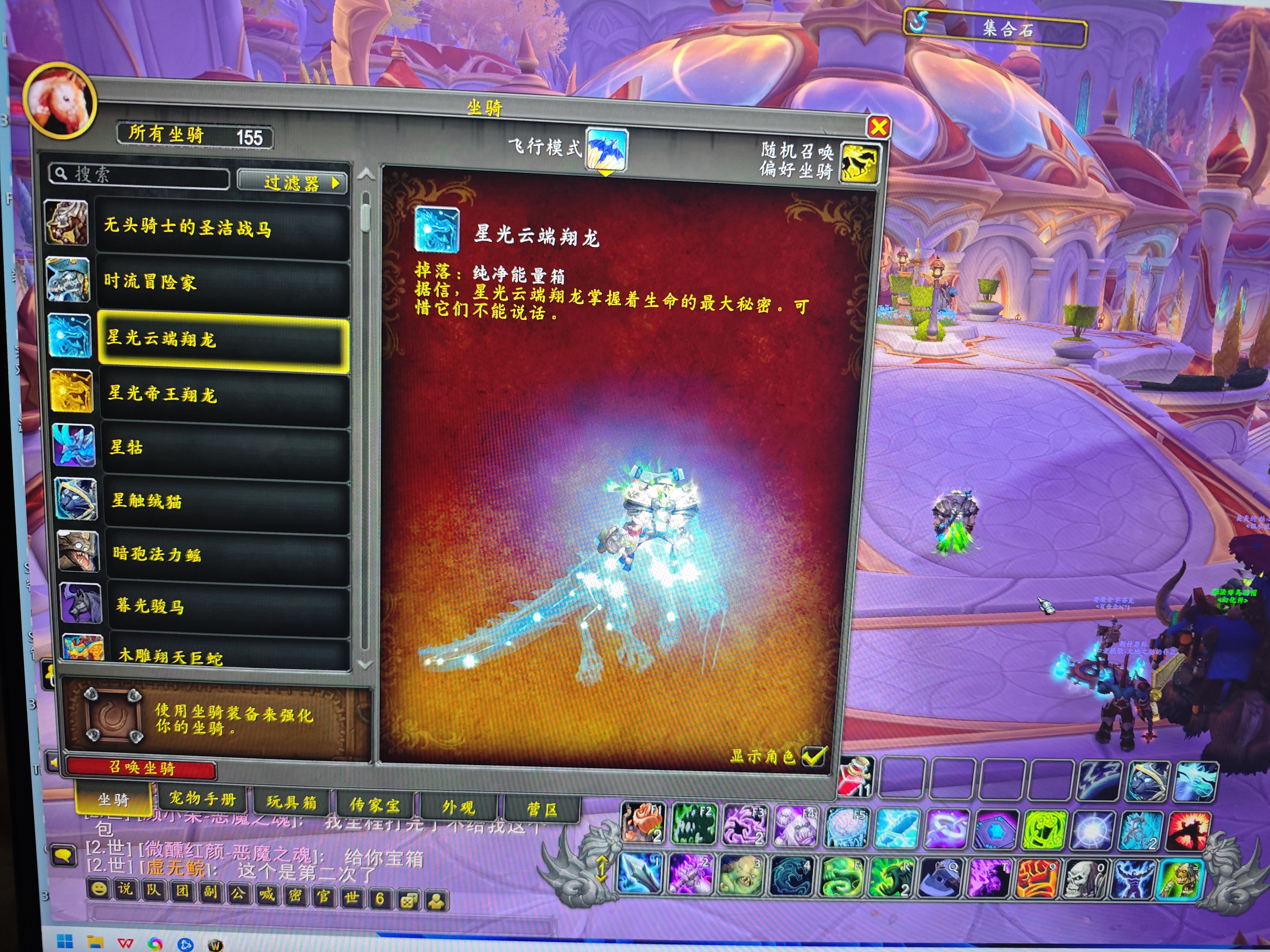Close the mount journal window
Screen dimensions: 1270x952
[x=878, y=127]
